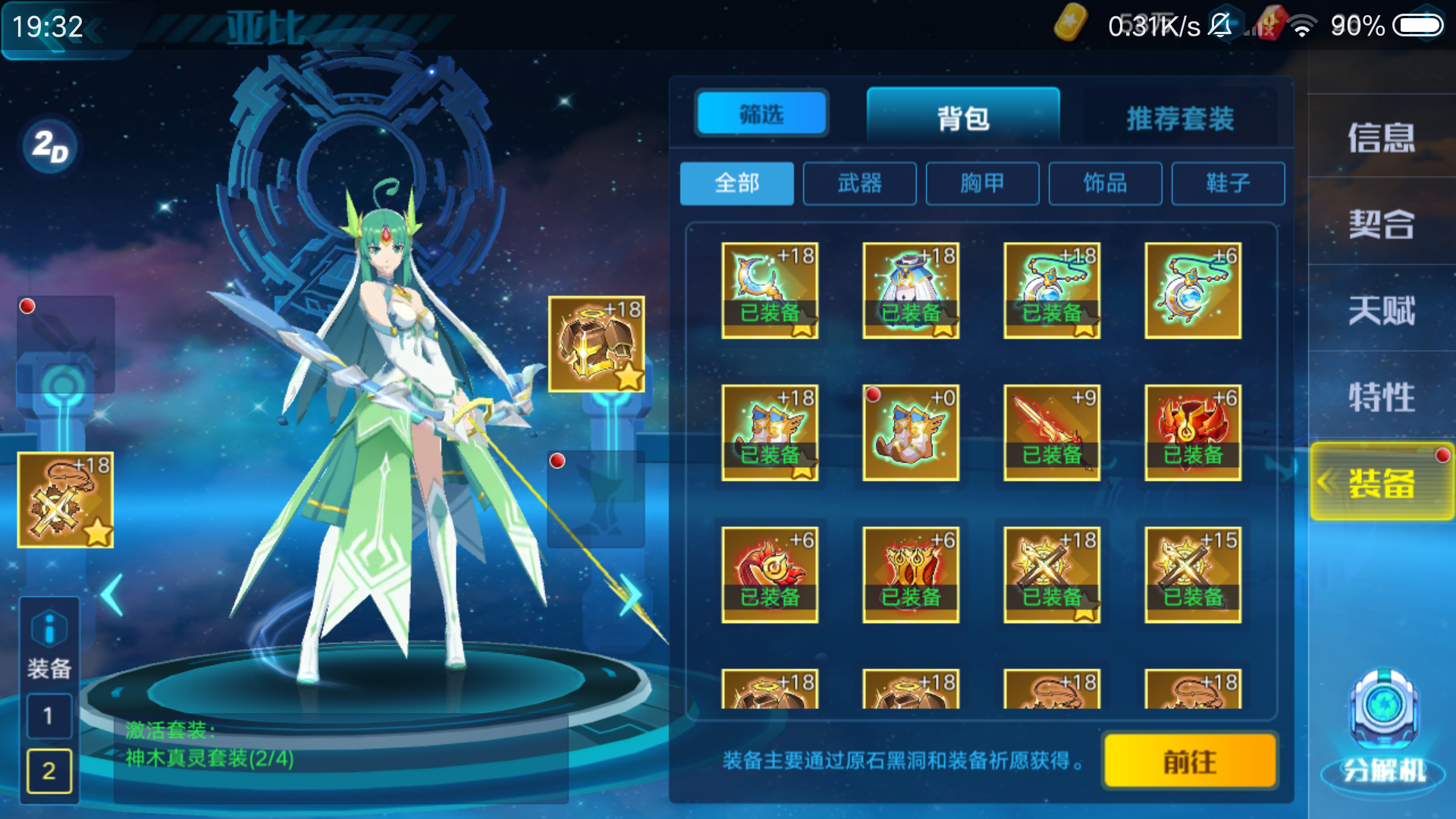1456x819 pixels.
Task: Select the +6 blue orb accessory icon
Action: (x=1193, y=290)
